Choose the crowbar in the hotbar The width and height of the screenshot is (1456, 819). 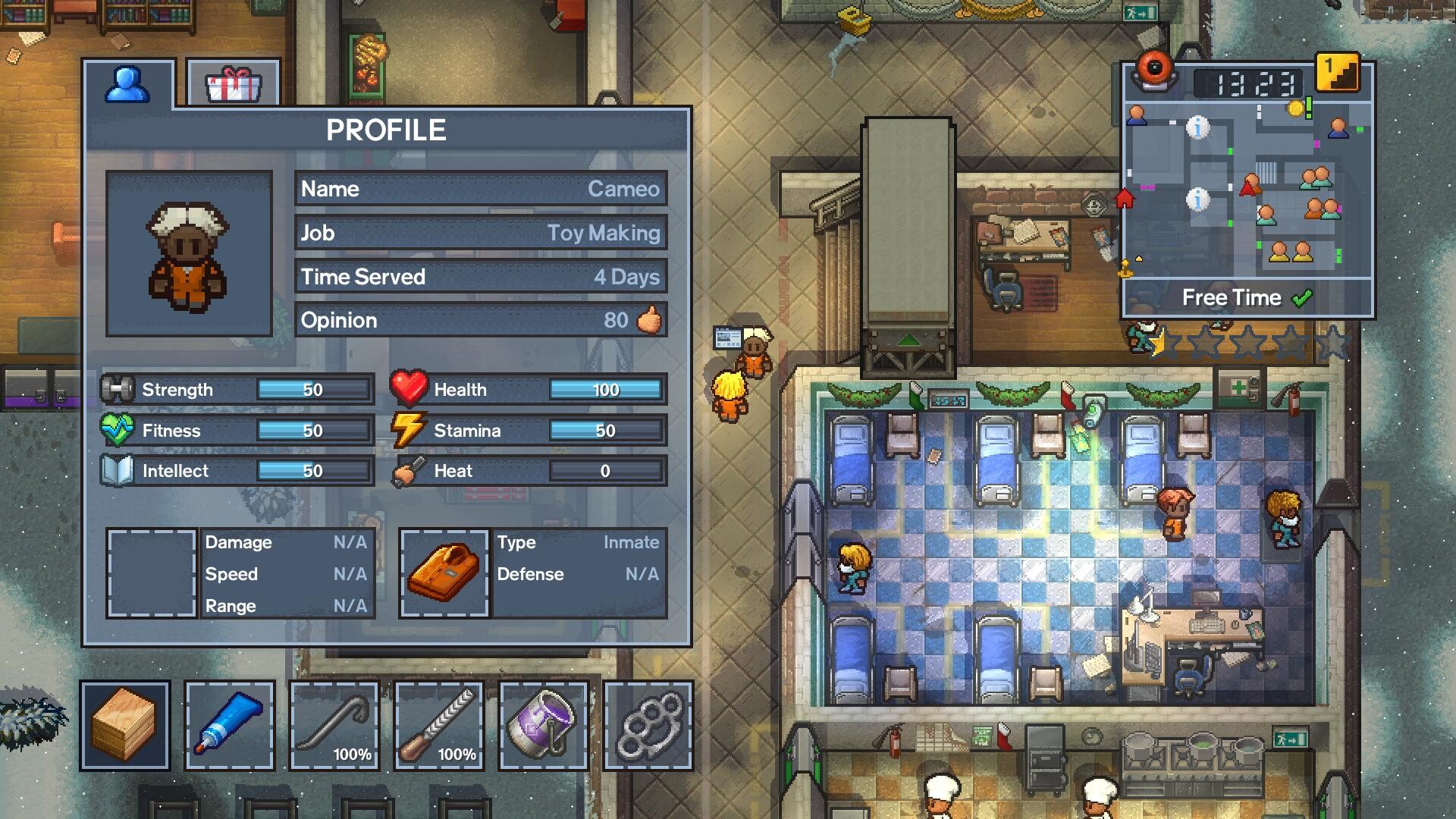(334, 725)
